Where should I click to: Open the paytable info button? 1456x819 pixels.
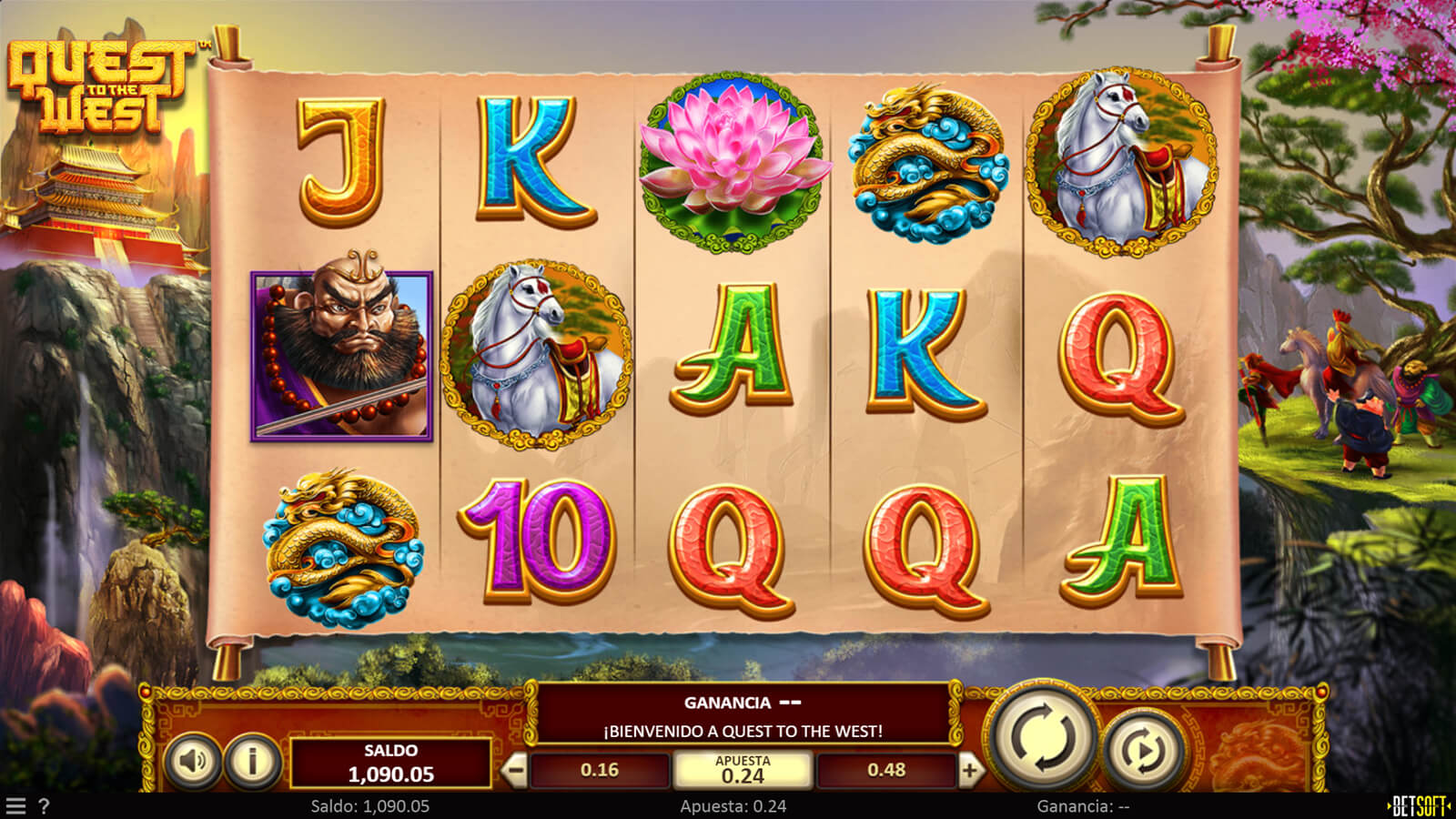[x=252, y=760]
